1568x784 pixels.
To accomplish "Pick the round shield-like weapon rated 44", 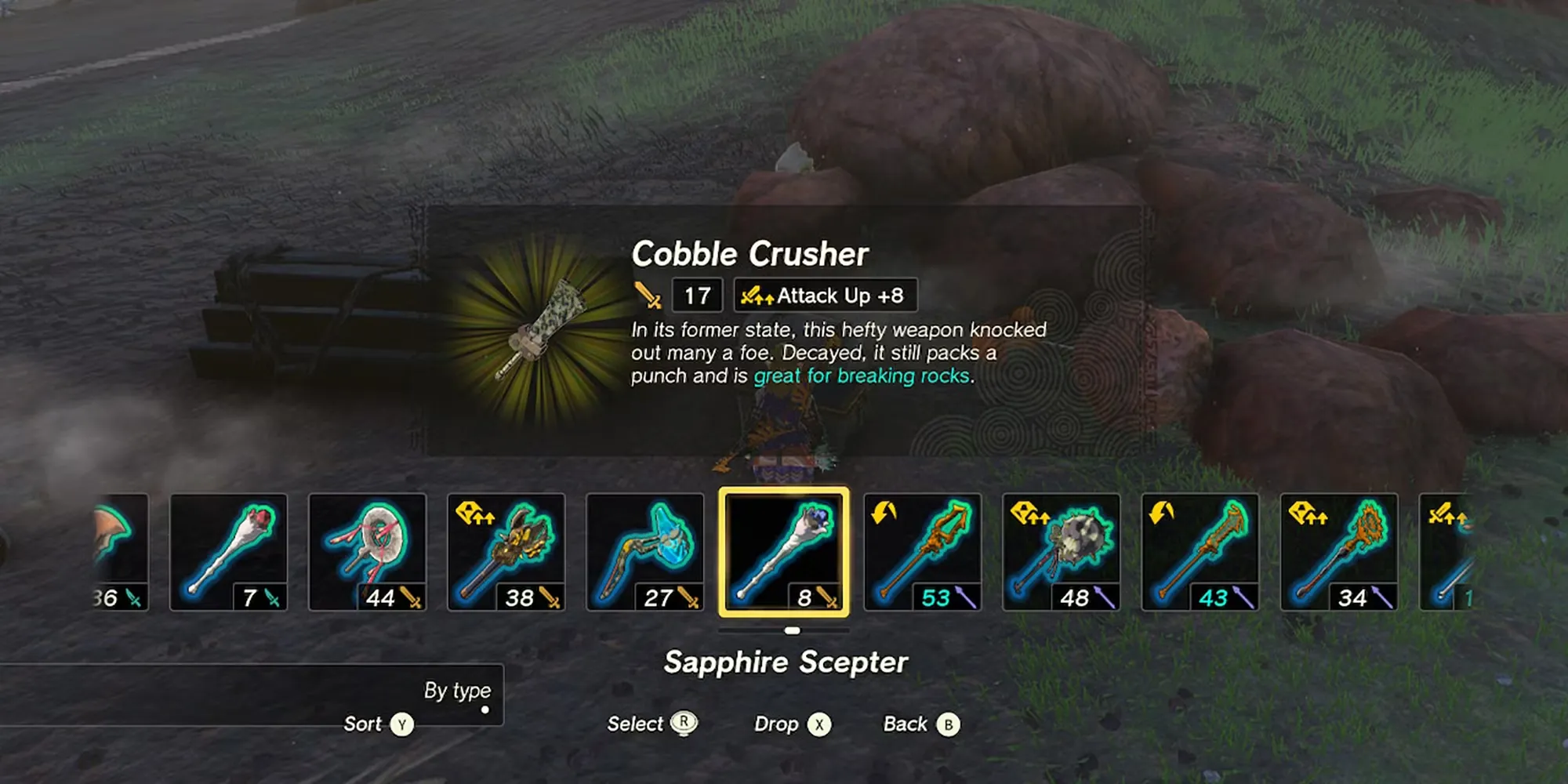I will click(x=367, y=551).
